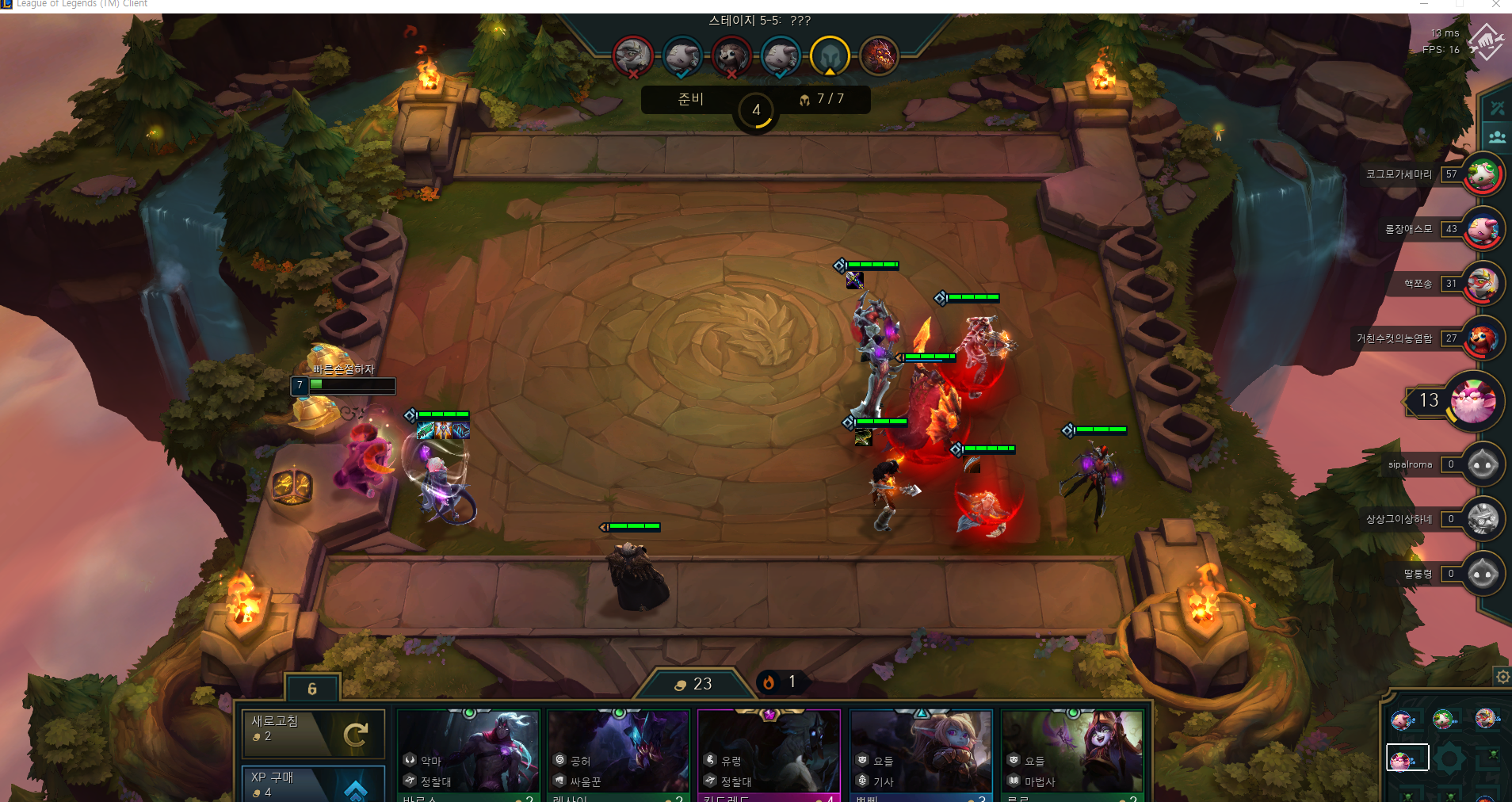The image size is (1512, 802).
Task: Pick the Lulu yordle sorcerer card
Action: click(x=1072, y=754)
